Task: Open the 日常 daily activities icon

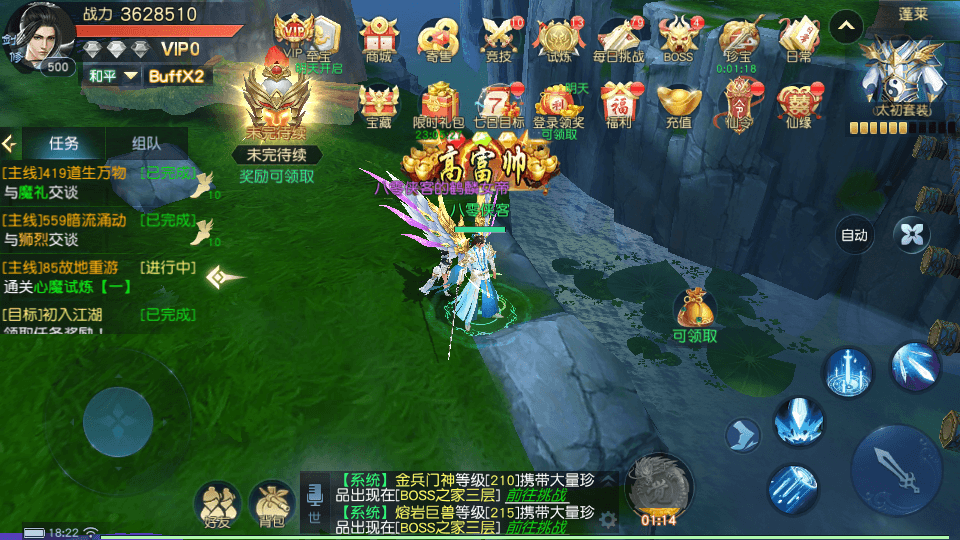Action: pyautogui.click(x=799, y=40)
